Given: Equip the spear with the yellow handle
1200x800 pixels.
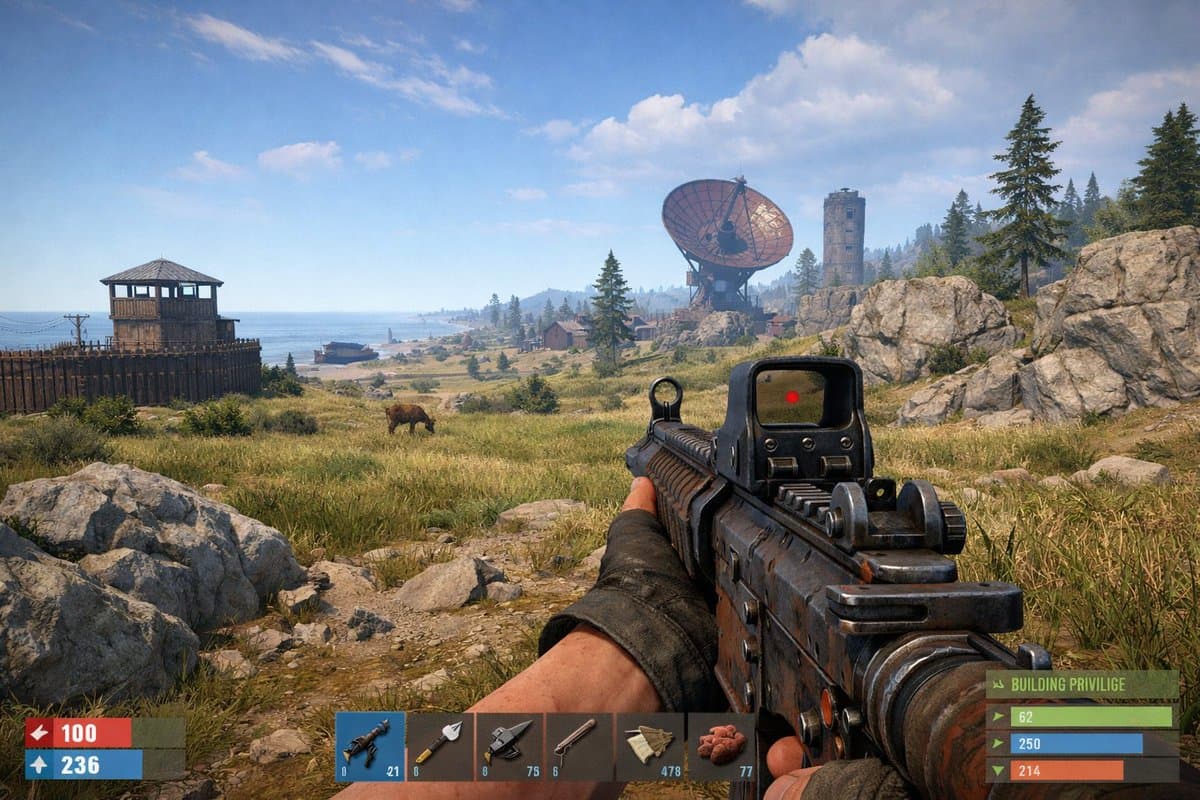Looking at the screenshot, I should click(440, 746).
